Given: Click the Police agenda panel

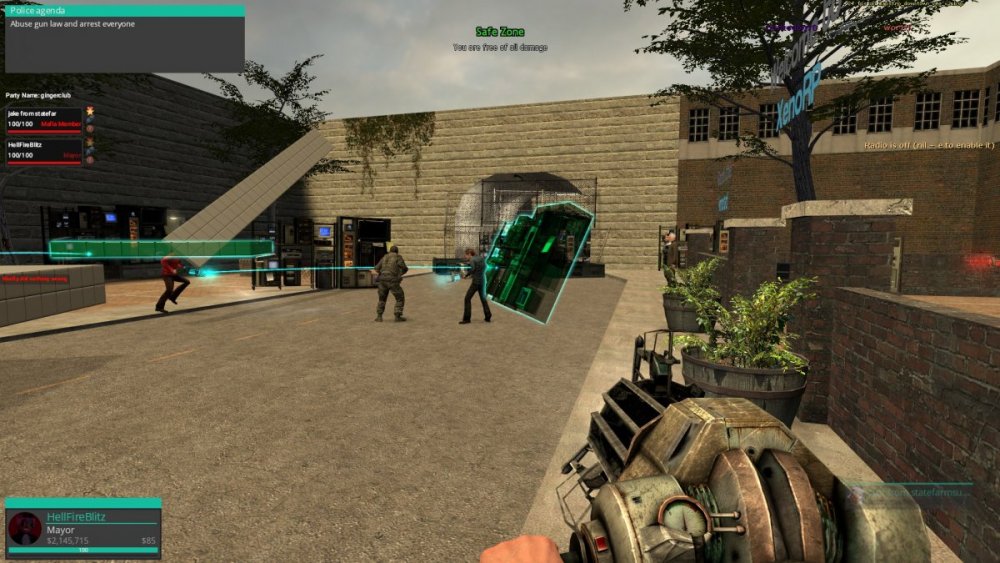Looking at the screenshot, I should (123, 38).
